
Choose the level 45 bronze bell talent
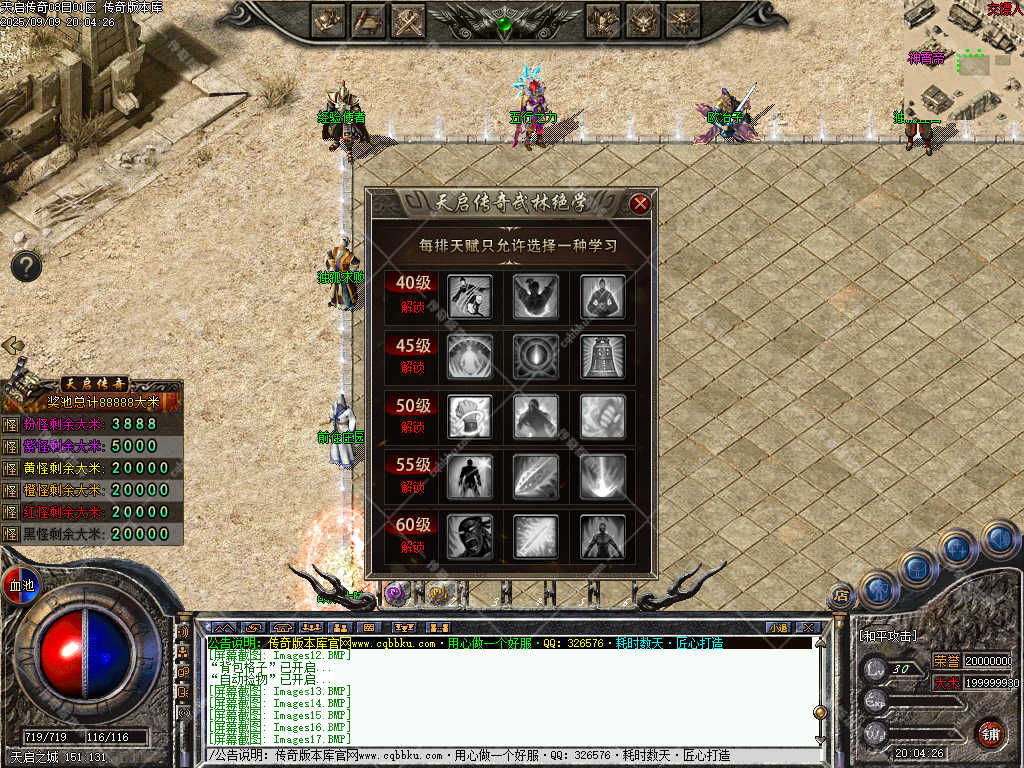coord(603,356)
